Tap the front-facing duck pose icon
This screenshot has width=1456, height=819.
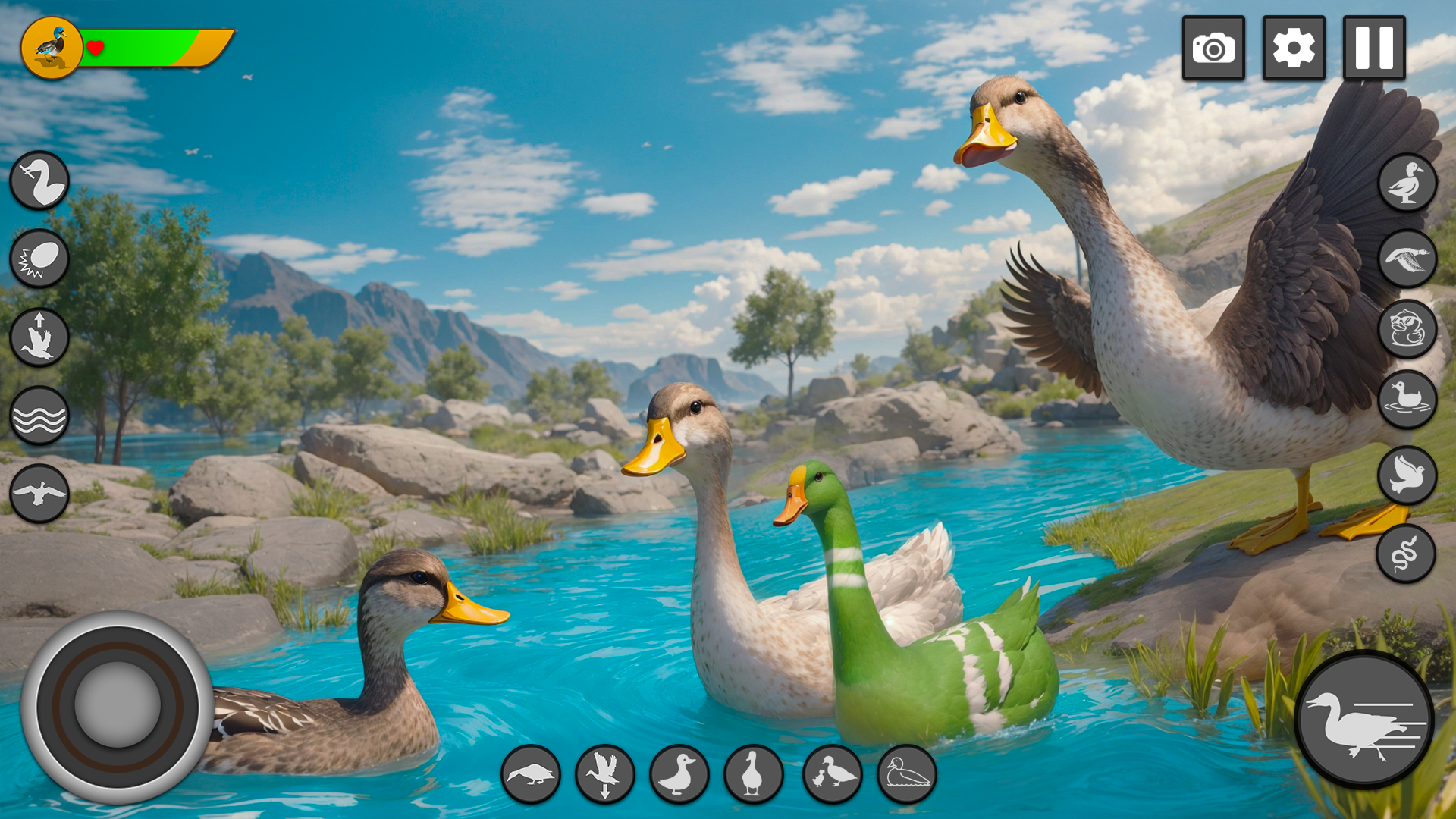click(x=753, y=774)
